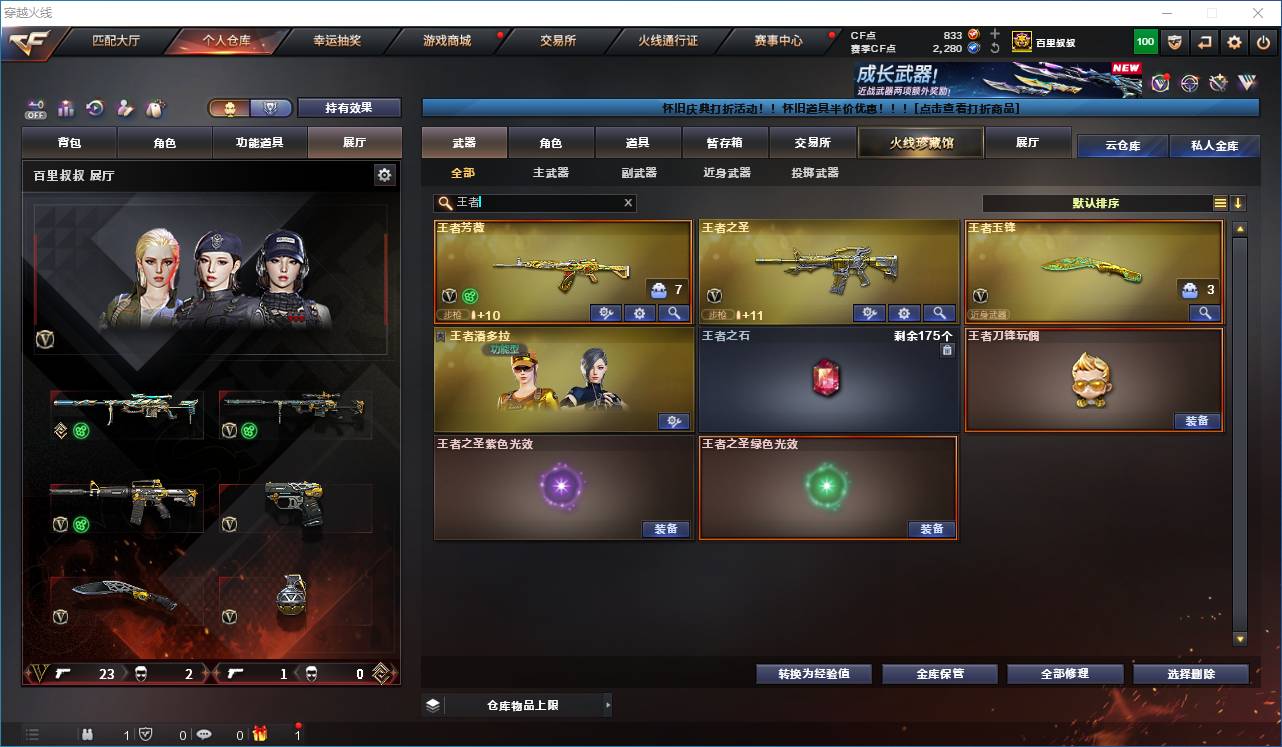1282x747 pixels.
Task: Equip 王者之圣绿色光效 via its 装备 button
Action: (x=932, y=529)
